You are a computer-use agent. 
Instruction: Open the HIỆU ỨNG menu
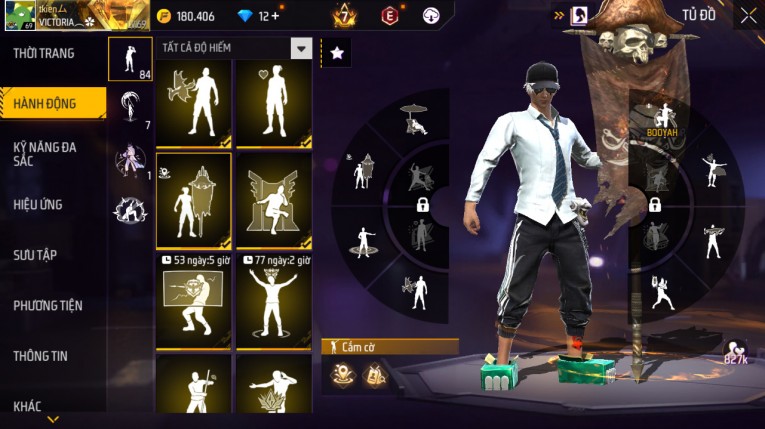38,204
